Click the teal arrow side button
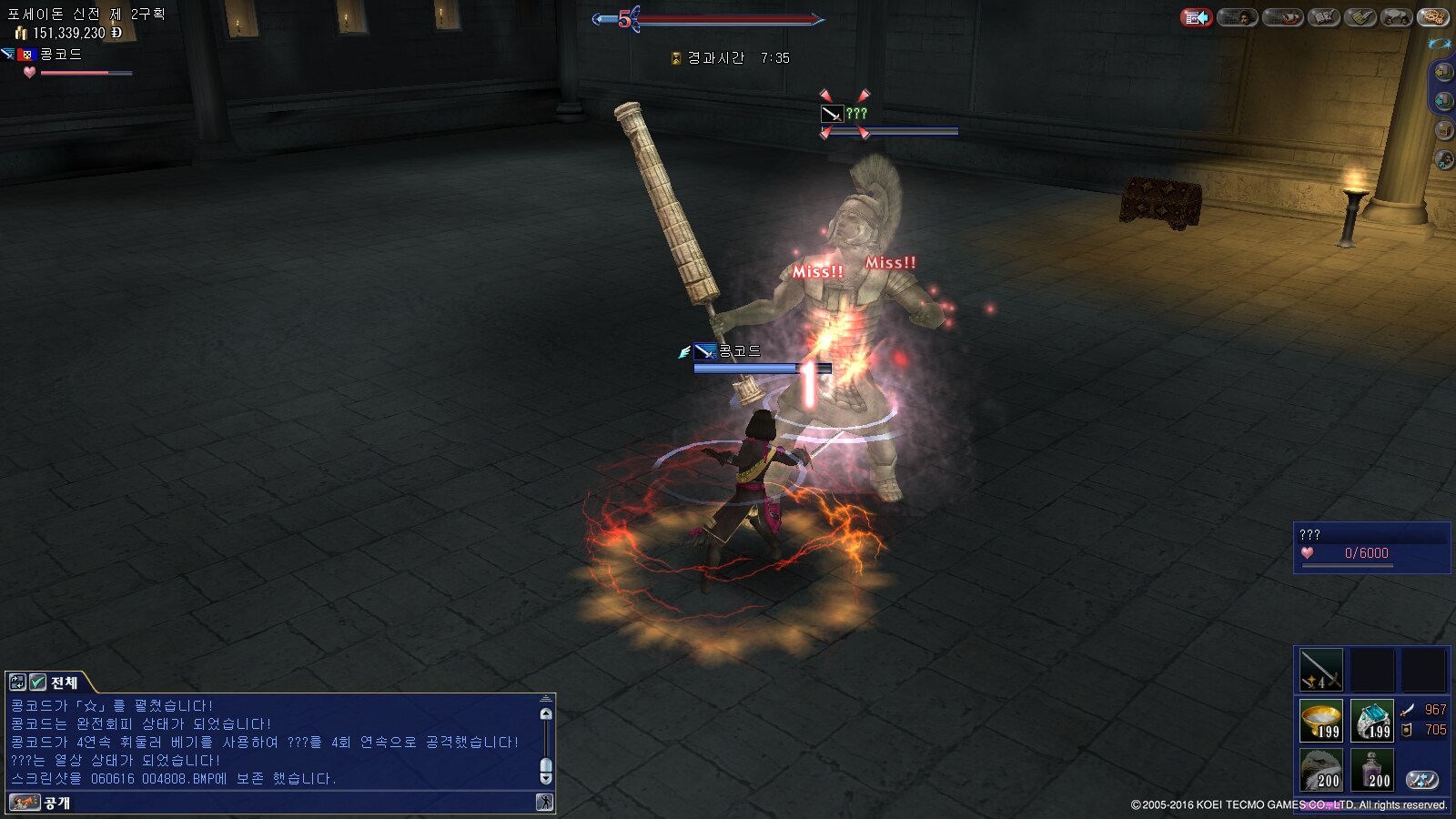Viewport: 1456px width, 819px height. [x=1443, y=100]
